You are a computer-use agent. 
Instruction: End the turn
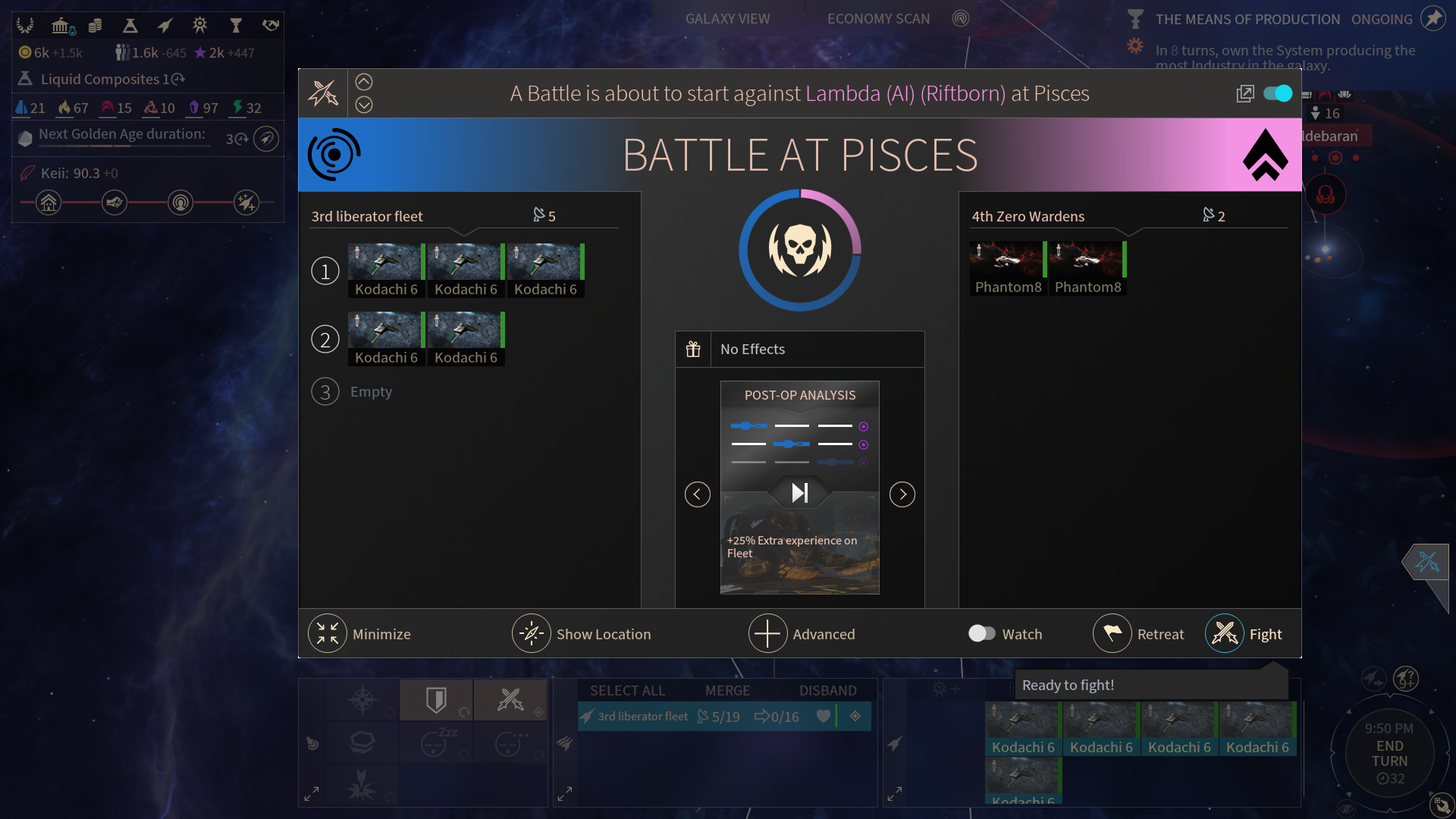point(1389,754)
